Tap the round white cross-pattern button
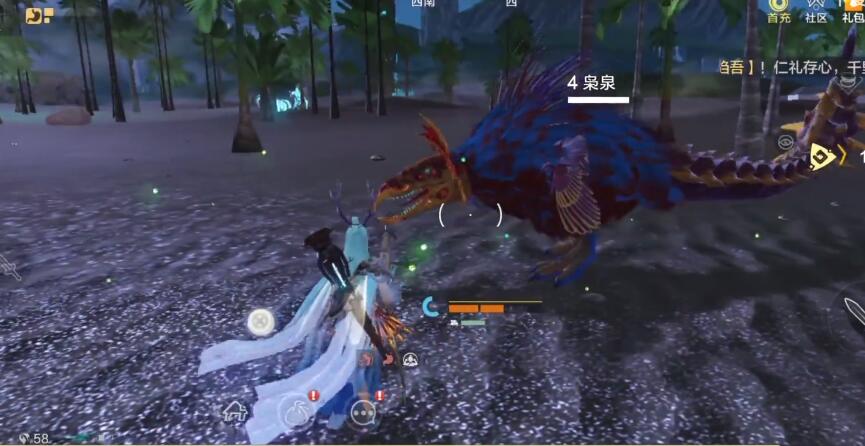Viewport: 865px width, 446px height. tap(261, 322)
